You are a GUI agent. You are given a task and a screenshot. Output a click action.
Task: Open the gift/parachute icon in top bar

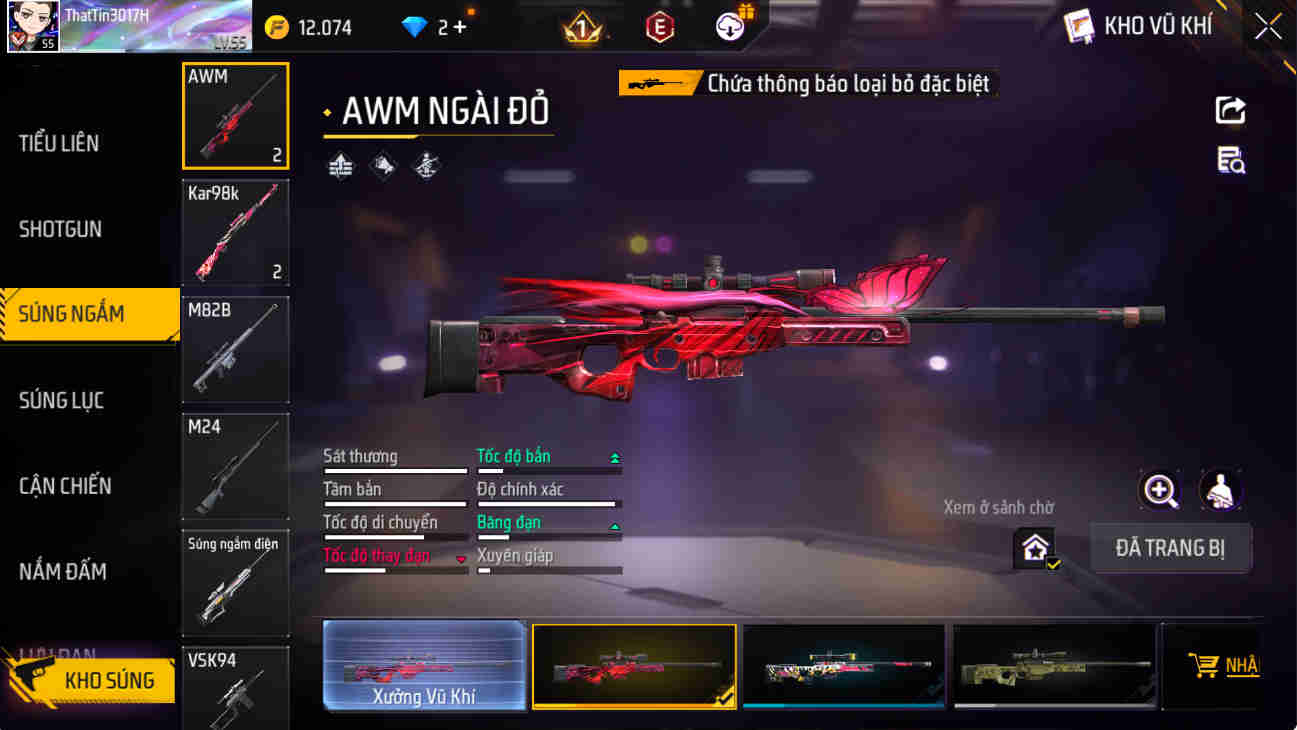coord(727,25)
